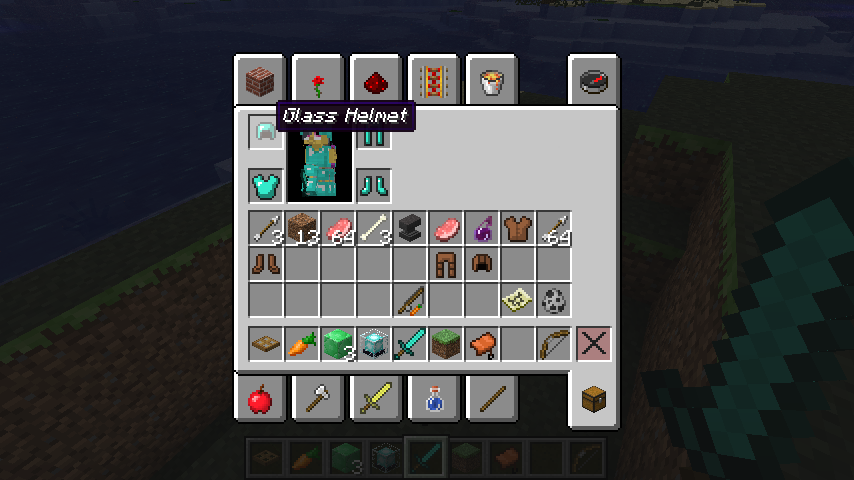Switch to the red flower Decoration tab
Image resolution: width=854 pixels, height=480 pixels.
pyautogui.click(x=318, y=80)
